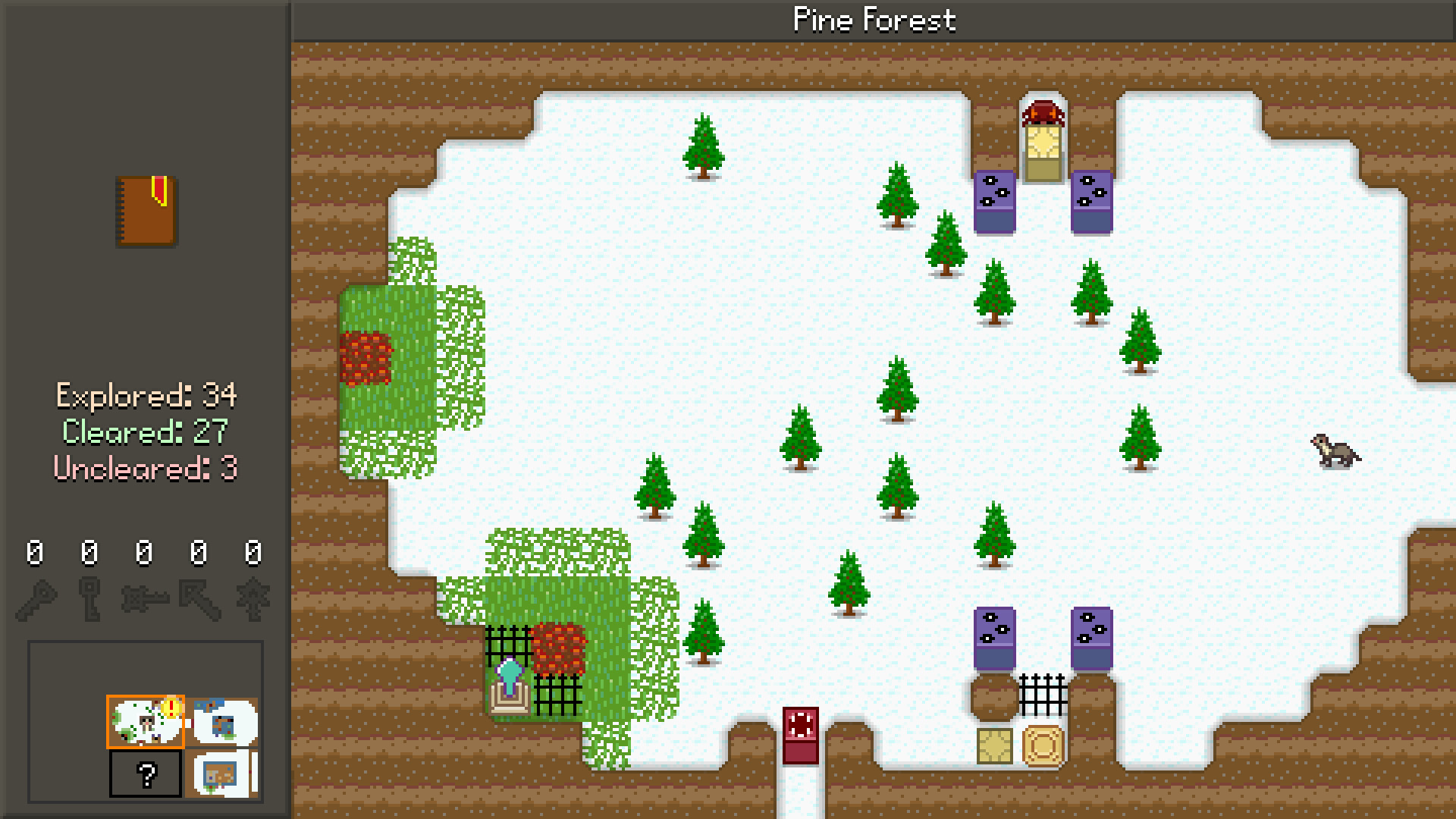Click the Cleared: 27 label
Screen dimensions: 1456x819
[x=146, y=432]
